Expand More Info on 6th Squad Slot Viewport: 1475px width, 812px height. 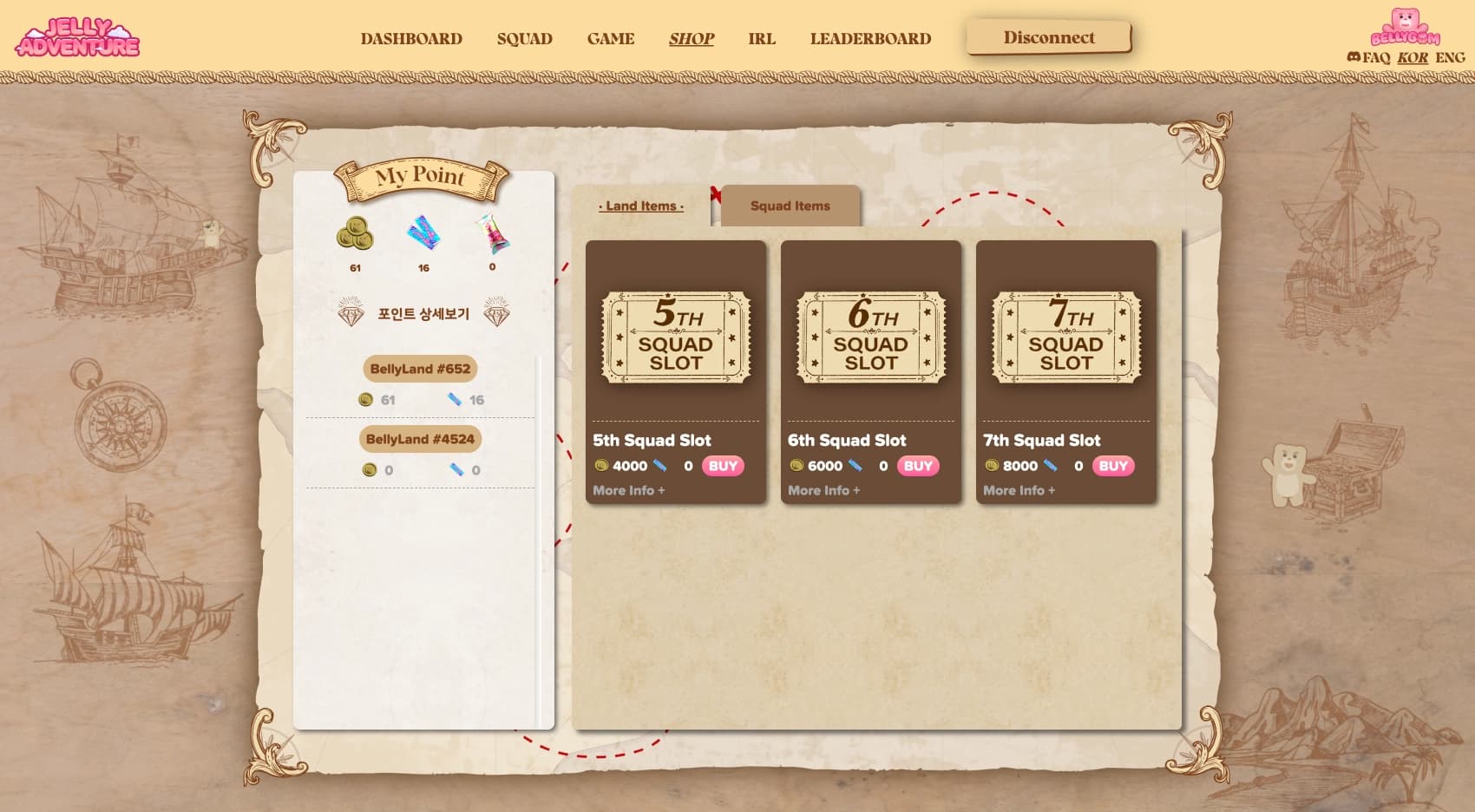(823, 490)
